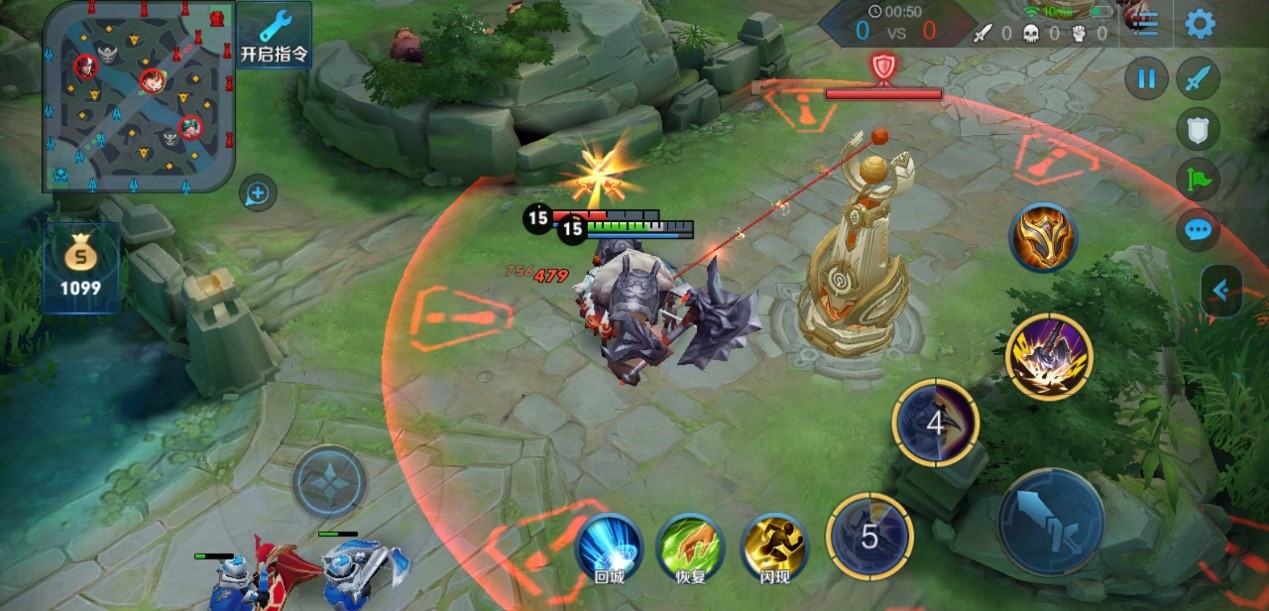Screen dimensions: 1269x611
Task: Open the battlefield minimap
Action: 139,96
